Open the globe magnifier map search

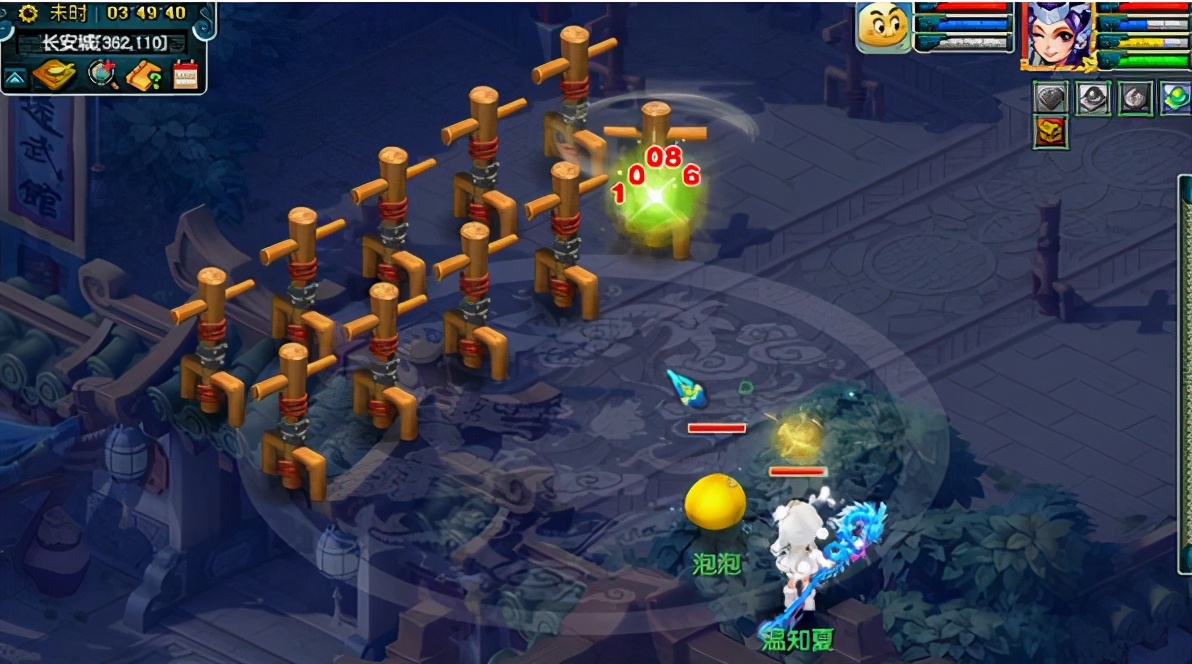coord(101,75)
